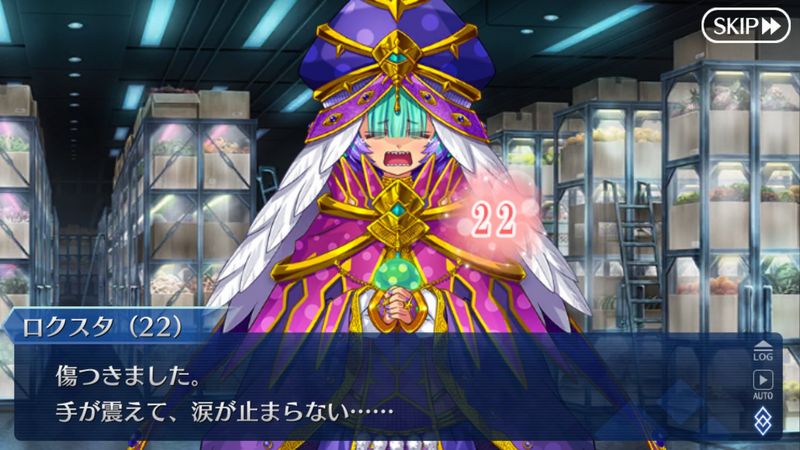Skip the story scene with SKIP
Viewport: 800px width, 450px height.
745,25
